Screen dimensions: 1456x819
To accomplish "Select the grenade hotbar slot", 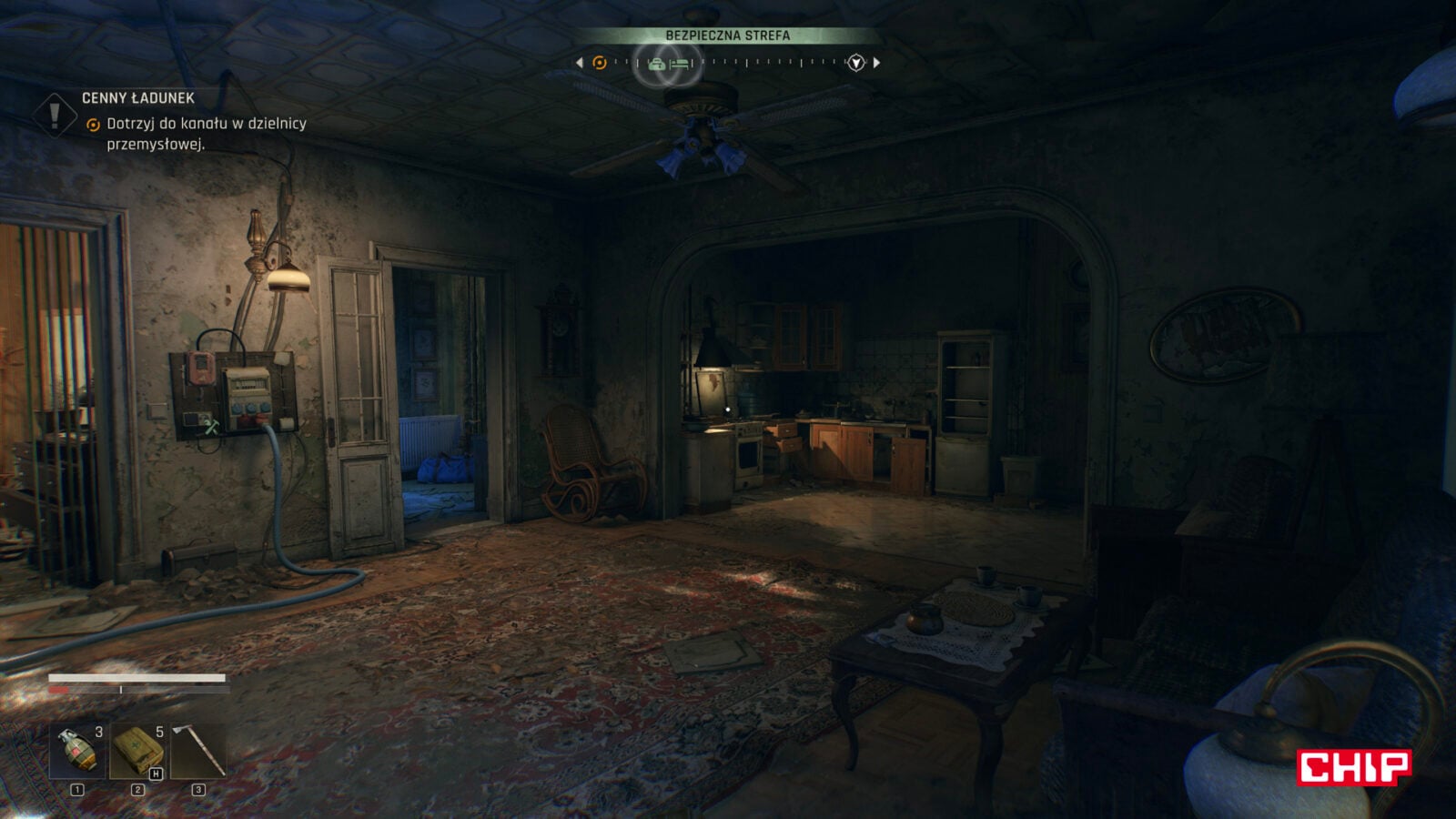I will point(77,752).
